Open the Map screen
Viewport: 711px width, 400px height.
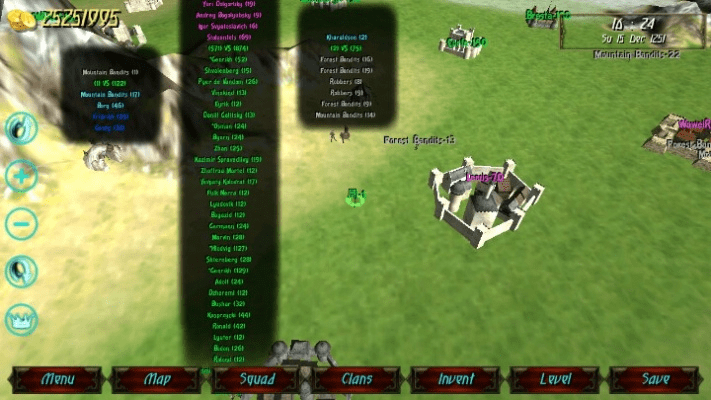point(158,380)
